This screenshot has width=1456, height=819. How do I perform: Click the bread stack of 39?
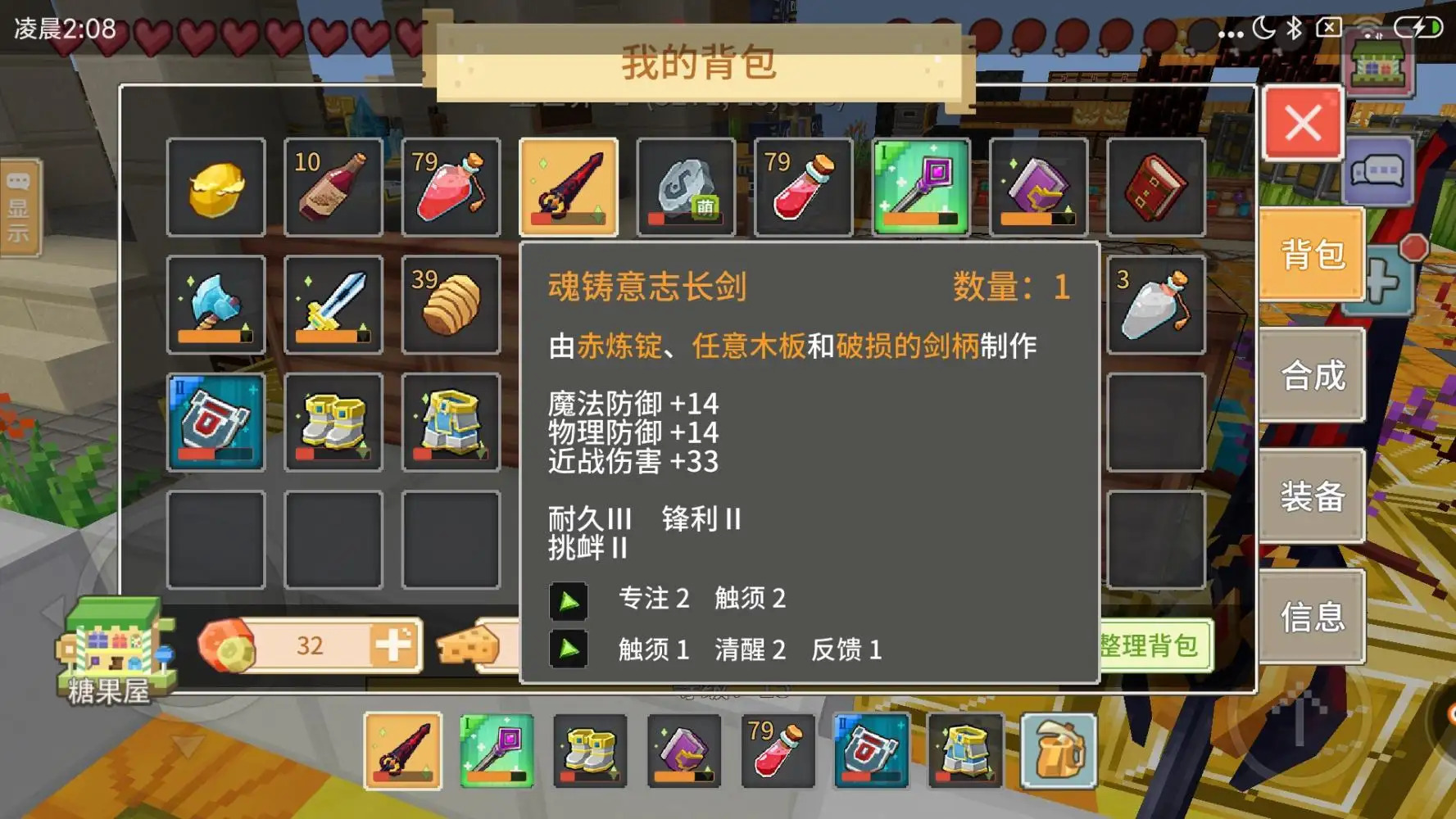(x=451, y=305)
